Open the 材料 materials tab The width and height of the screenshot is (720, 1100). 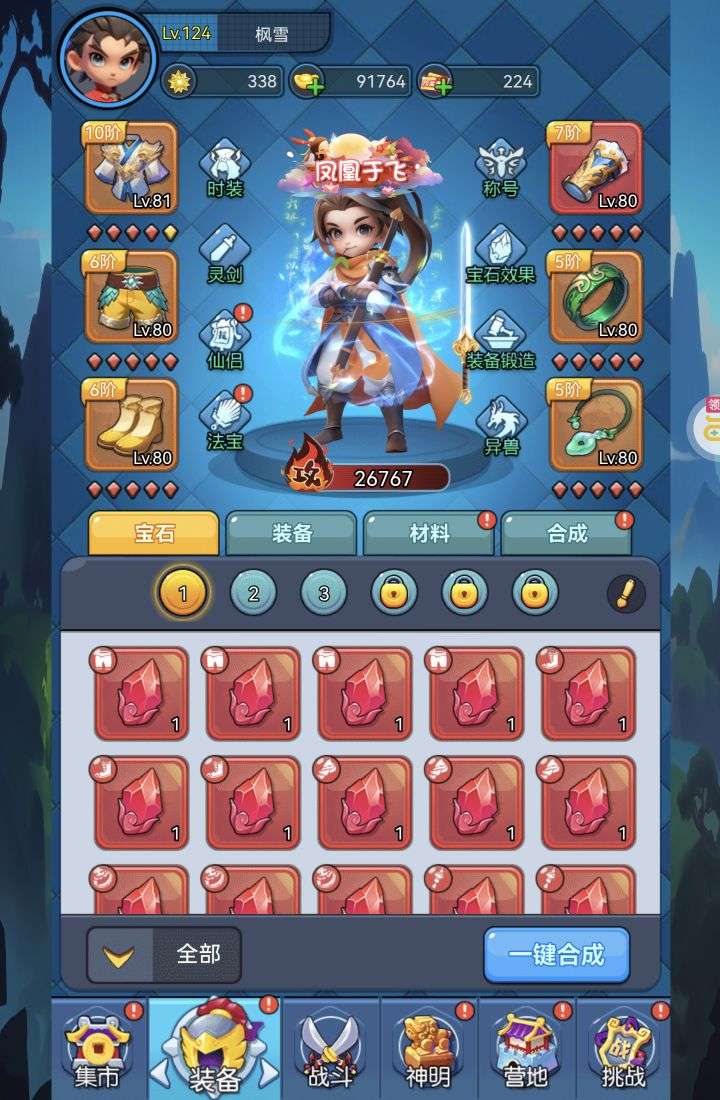click(x=429, y=534)
